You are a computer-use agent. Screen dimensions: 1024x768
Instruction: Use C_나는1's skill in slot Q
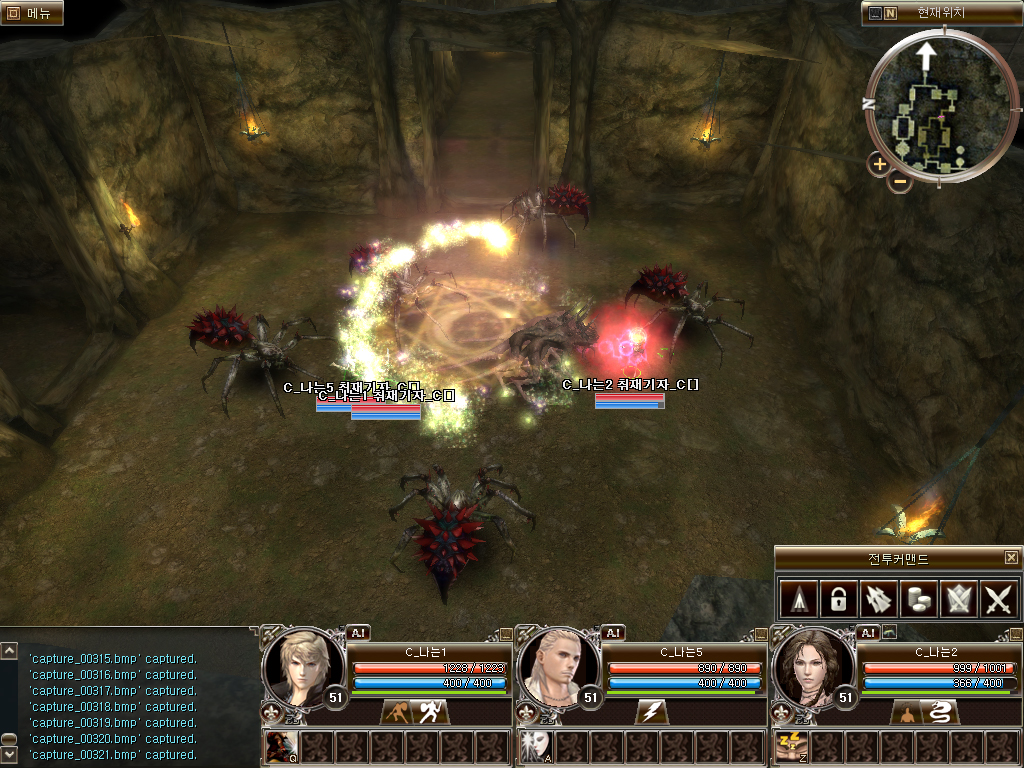(280, 746)
